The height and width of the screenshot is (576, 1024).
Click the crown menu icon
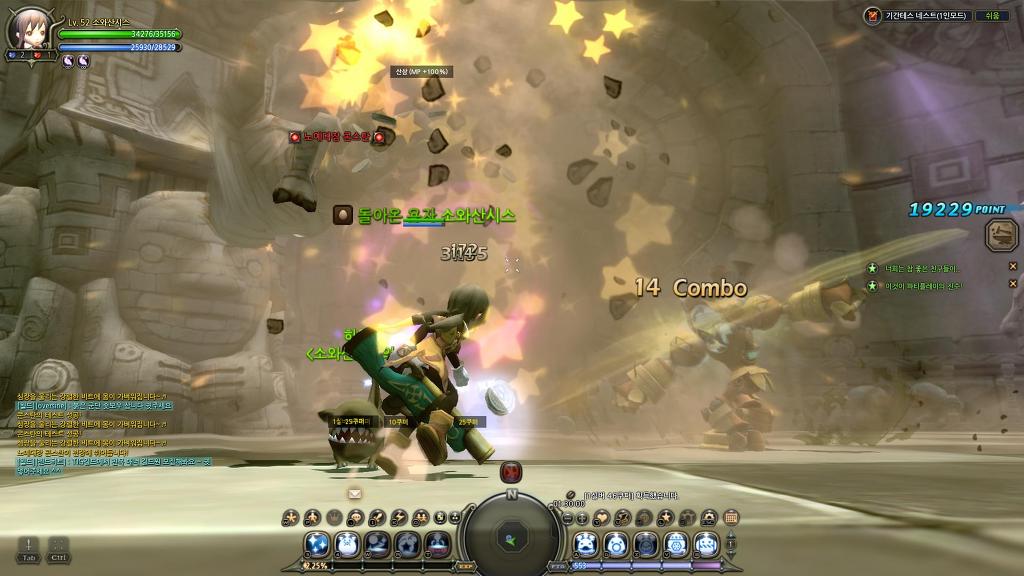pos(336,517)
